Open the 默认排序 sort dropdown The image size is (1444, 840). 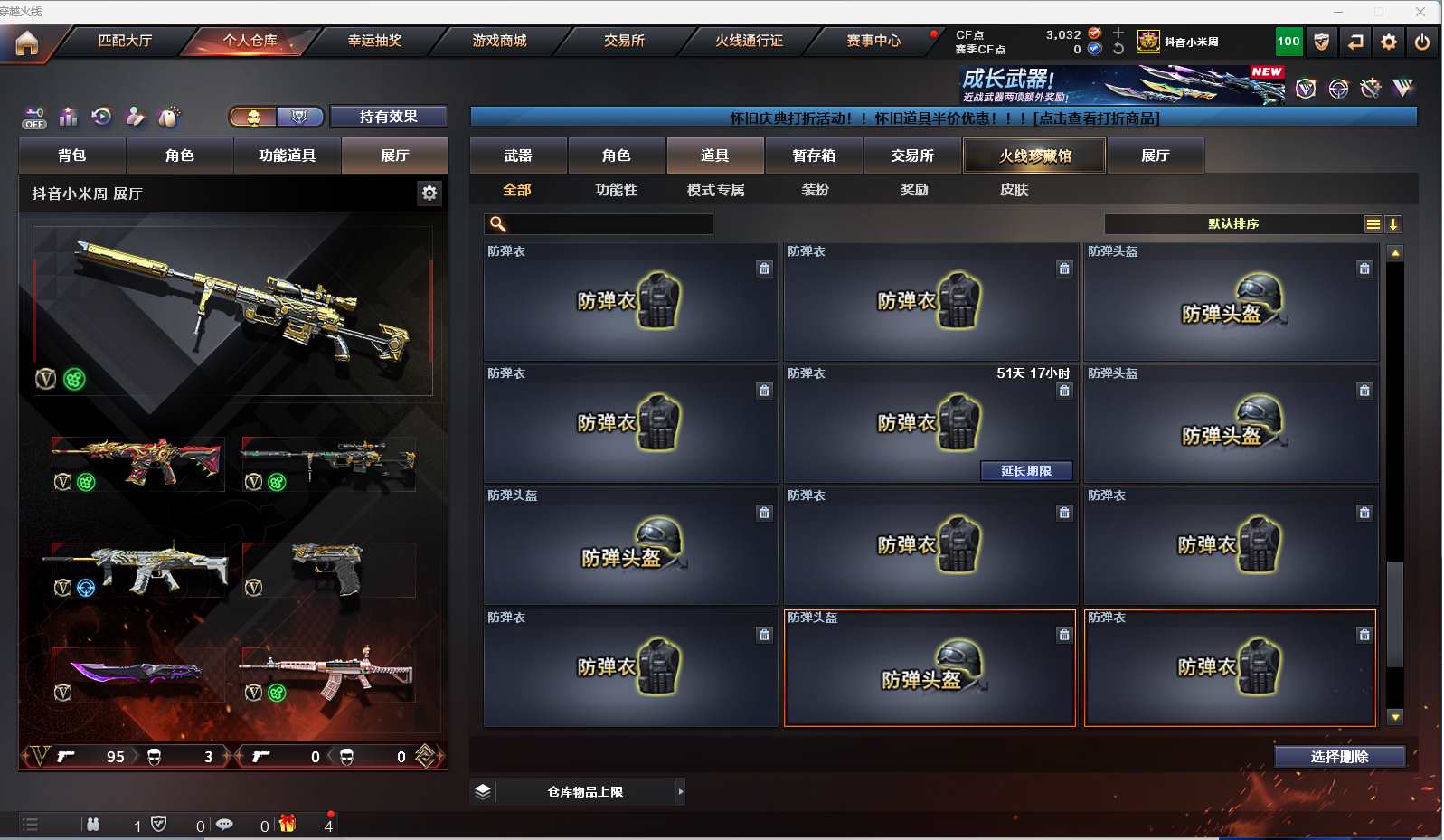pos(1233,224)
